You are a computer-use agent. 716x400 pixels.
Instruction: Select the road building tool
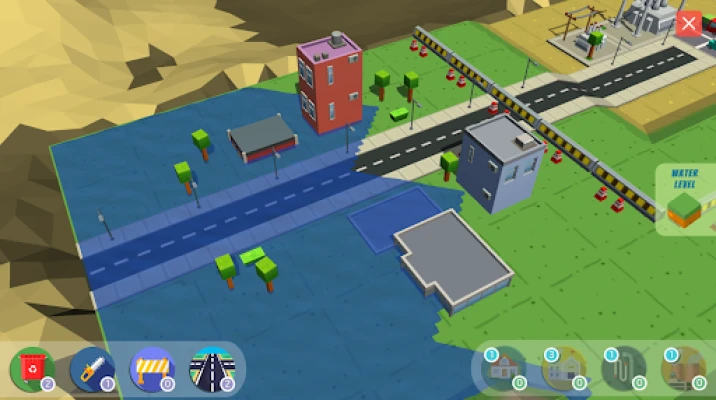click(x=212, y=368)
